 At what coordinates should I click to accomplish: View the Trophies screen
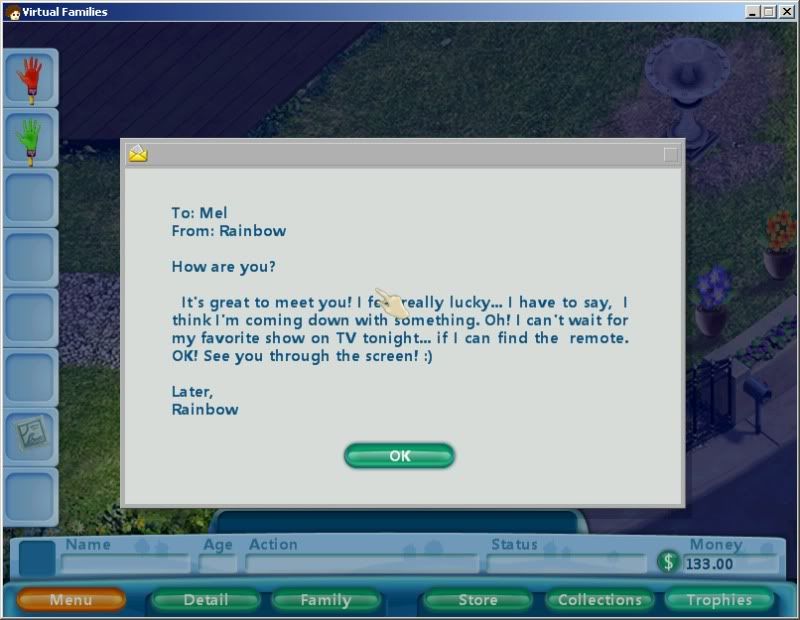[719, 600]
